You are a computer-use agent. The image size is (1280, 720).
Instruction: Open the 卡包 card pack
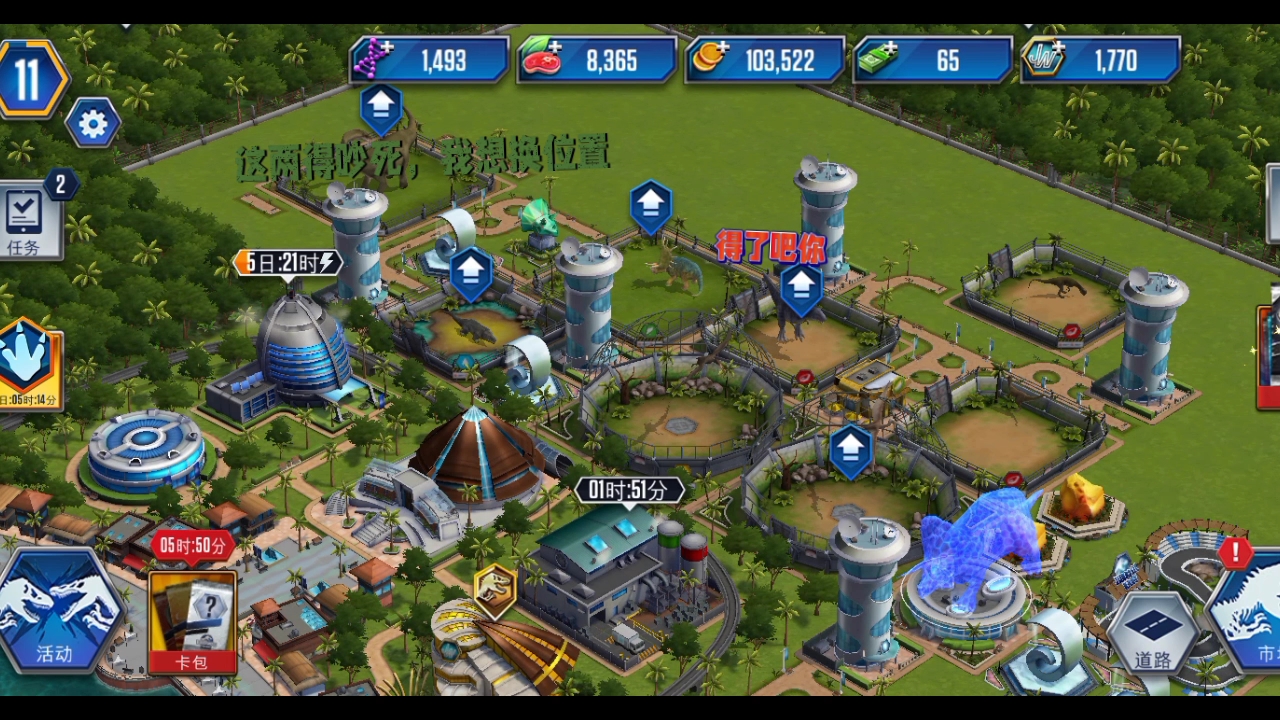point(192,620)
